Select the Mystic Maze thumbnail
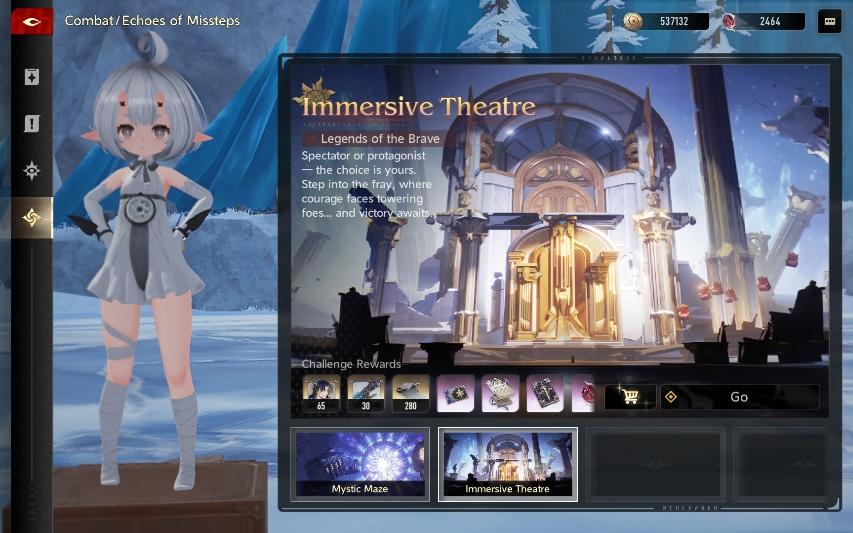 (361, 464)
